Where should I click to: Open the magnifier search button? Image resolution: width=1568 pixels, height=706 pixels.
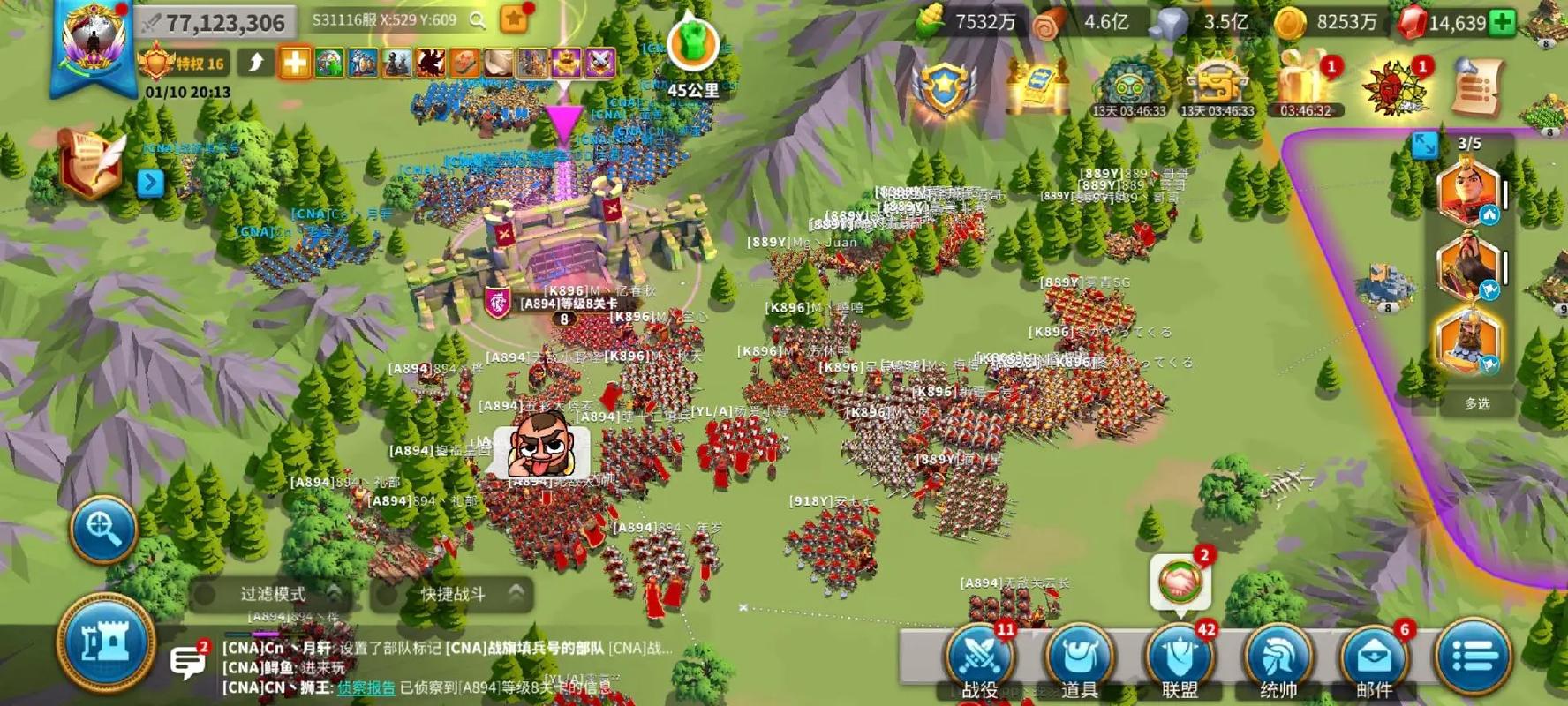pos(103,529)
